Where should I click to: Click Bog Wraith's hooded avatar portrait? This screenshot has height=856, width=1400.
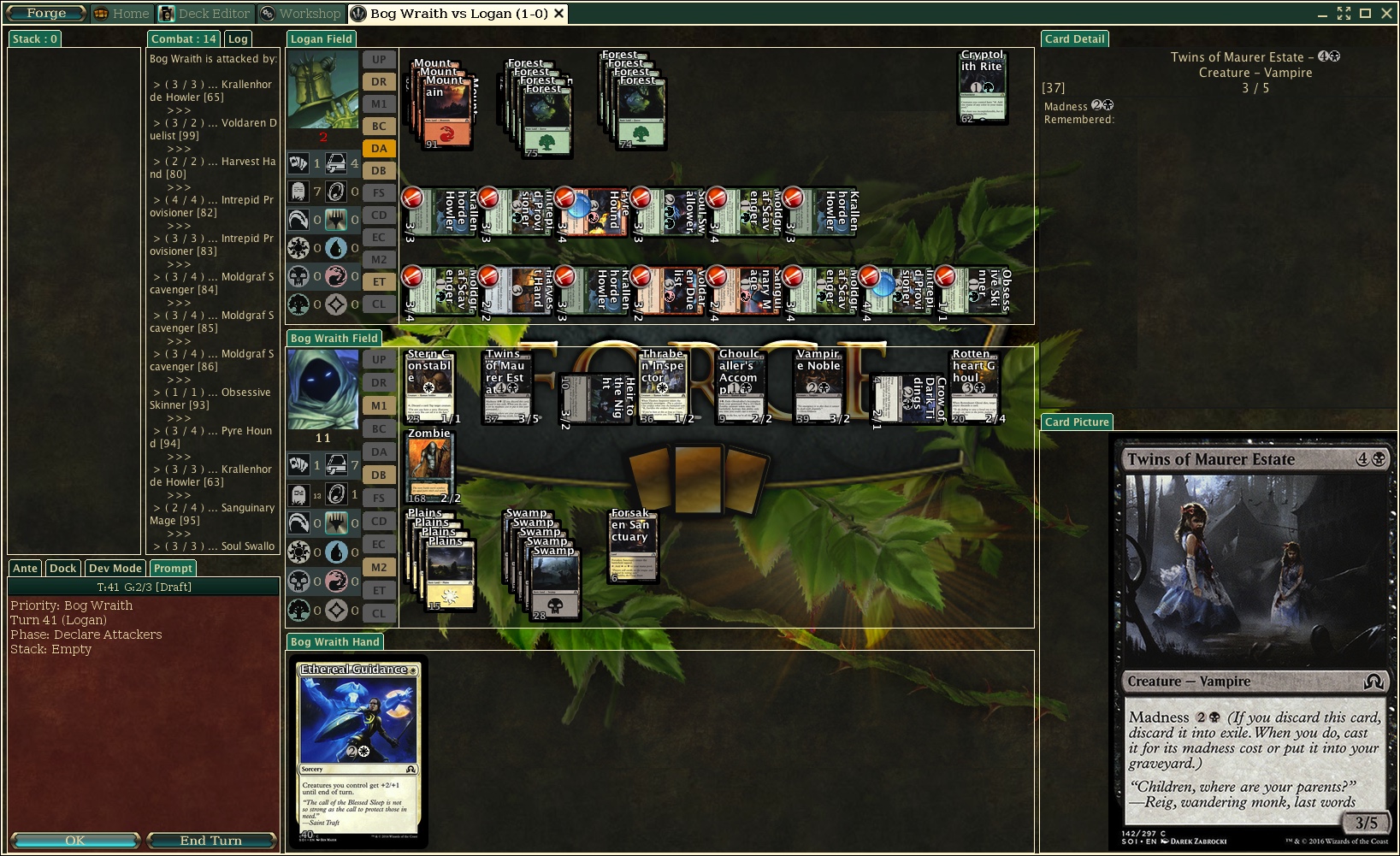pos(322,389)
